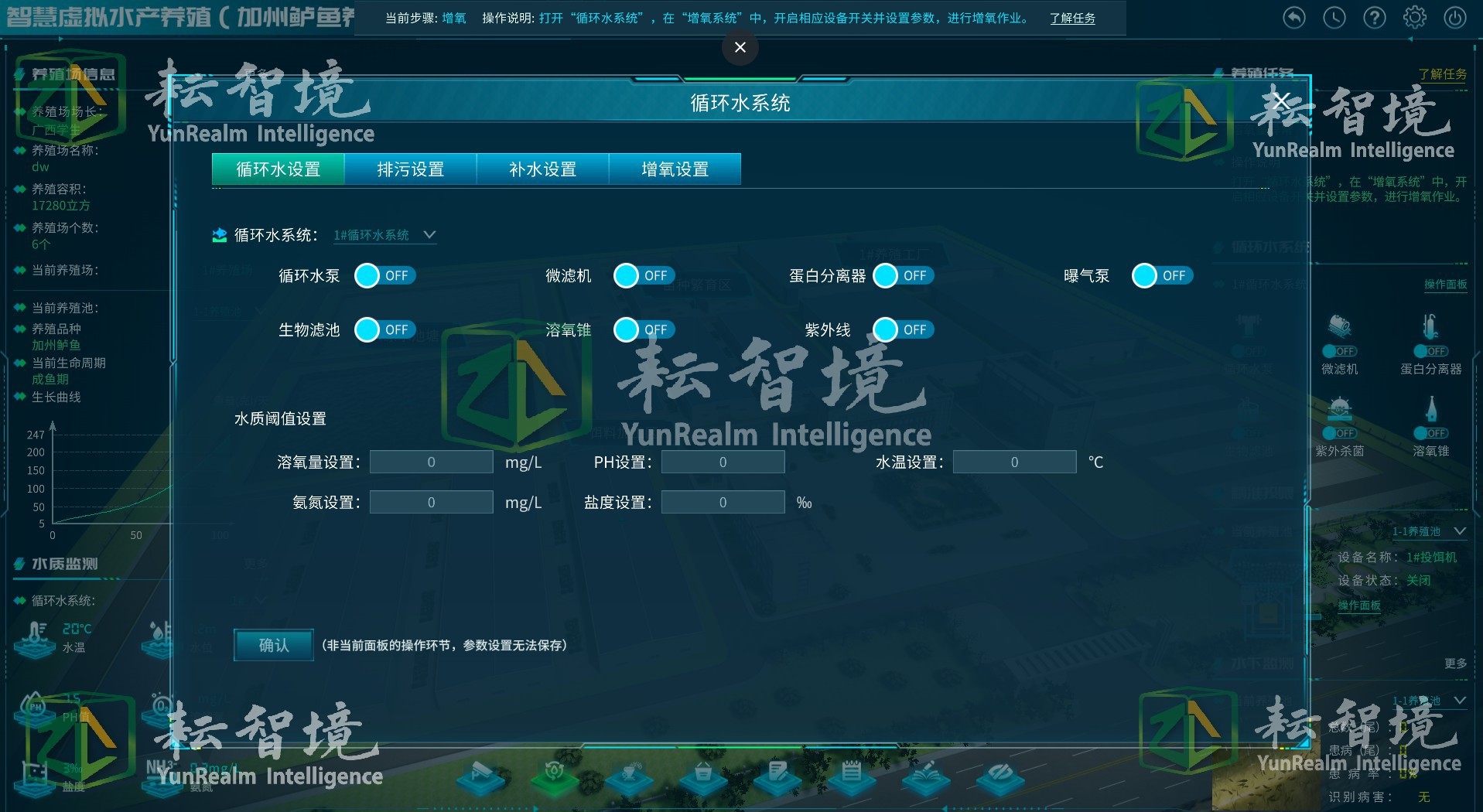Viewport: 1483px width, 812px height.
Task: Switch to the 增氧设置 tab
Action: click(675, 169)
